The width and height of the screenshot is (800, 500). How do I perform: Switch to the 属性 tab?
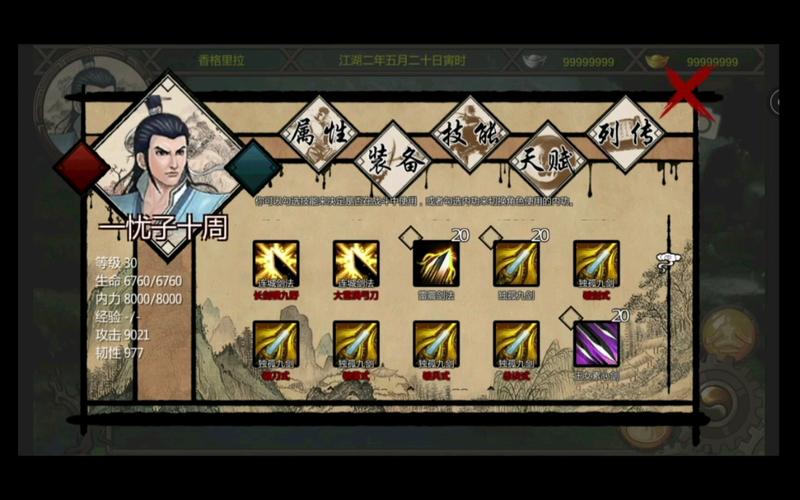[318, 132]
